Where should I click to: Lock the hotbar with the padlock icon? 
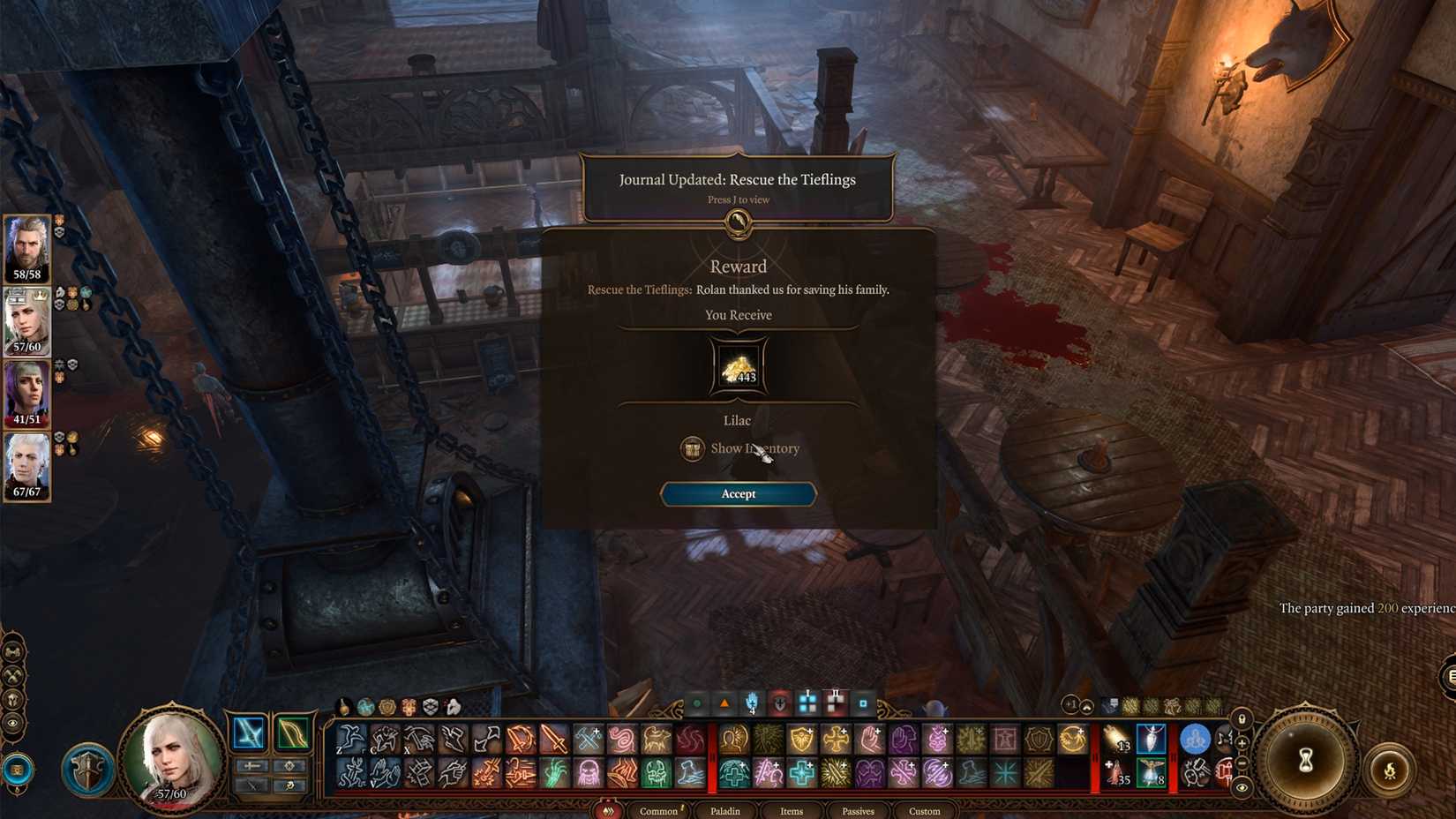click(1242, 718)
